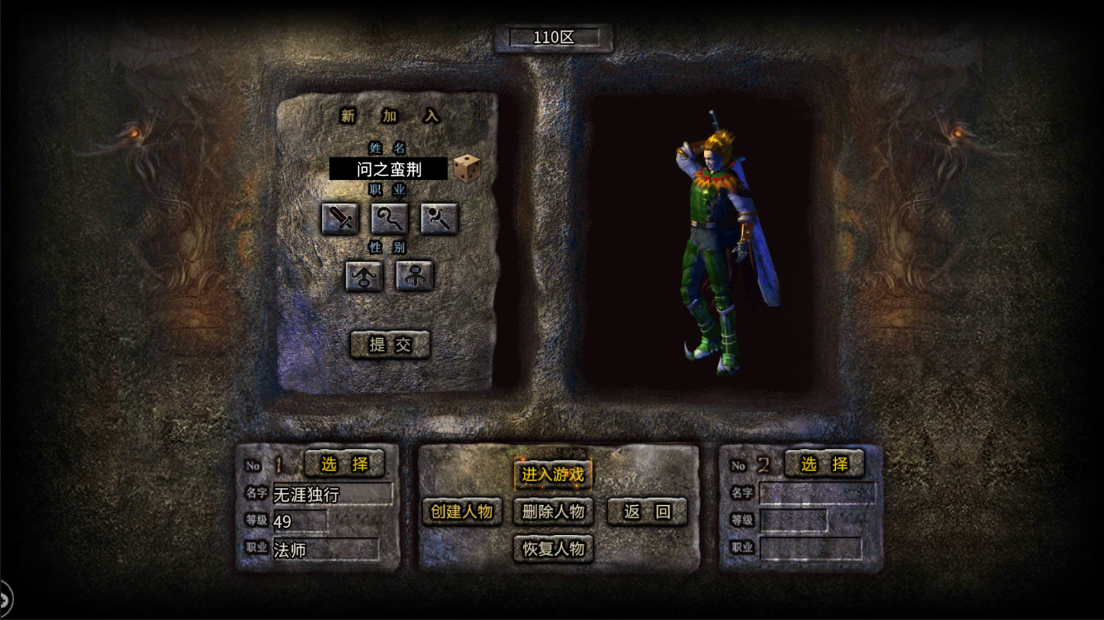Roll a random name with the dice
The height and width of the screenshot is (620, 1104).
pos(465,168)
